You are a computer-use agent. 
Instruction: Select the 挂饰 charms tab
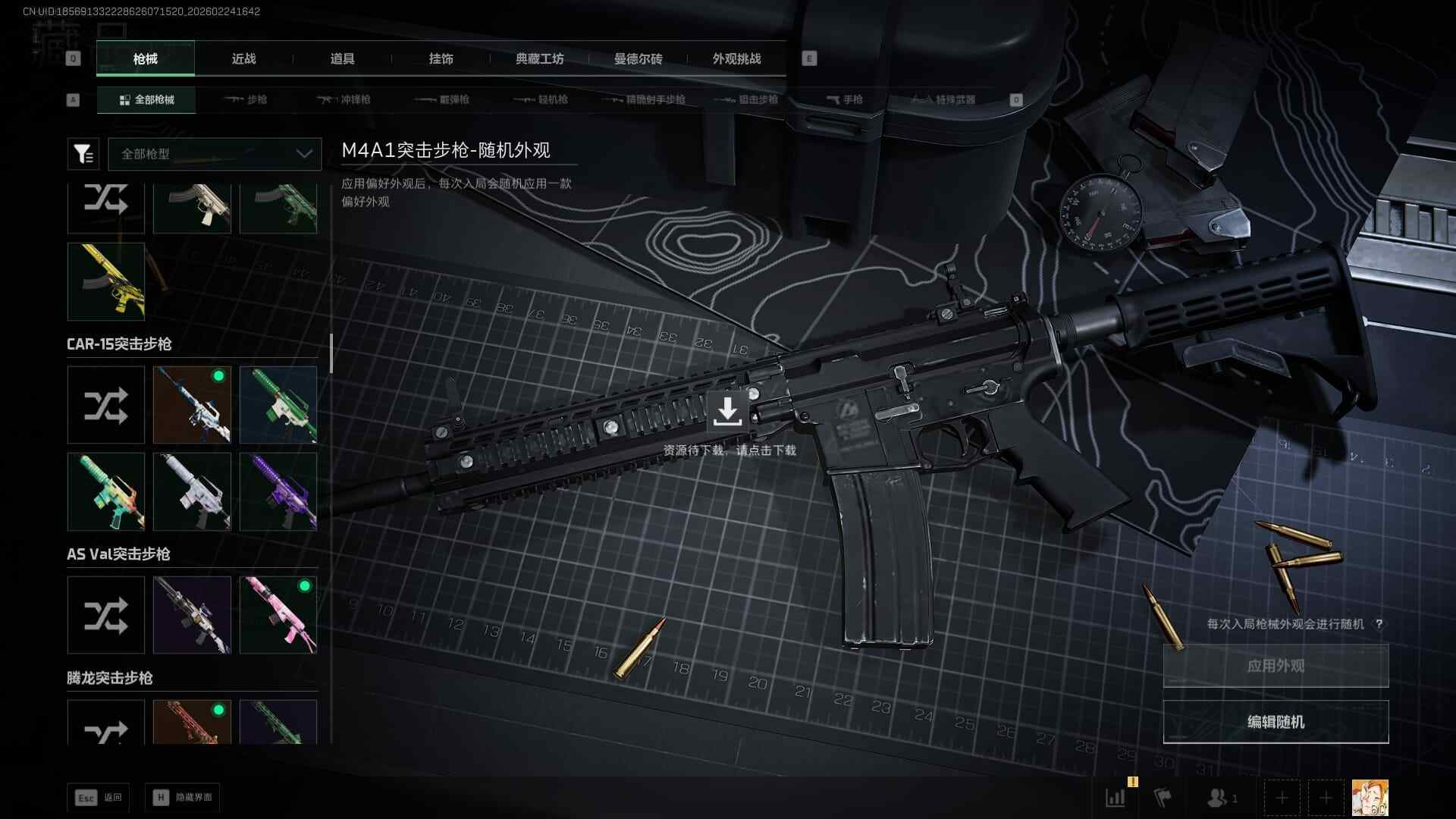pyautogui.click(x=441, y=59)
